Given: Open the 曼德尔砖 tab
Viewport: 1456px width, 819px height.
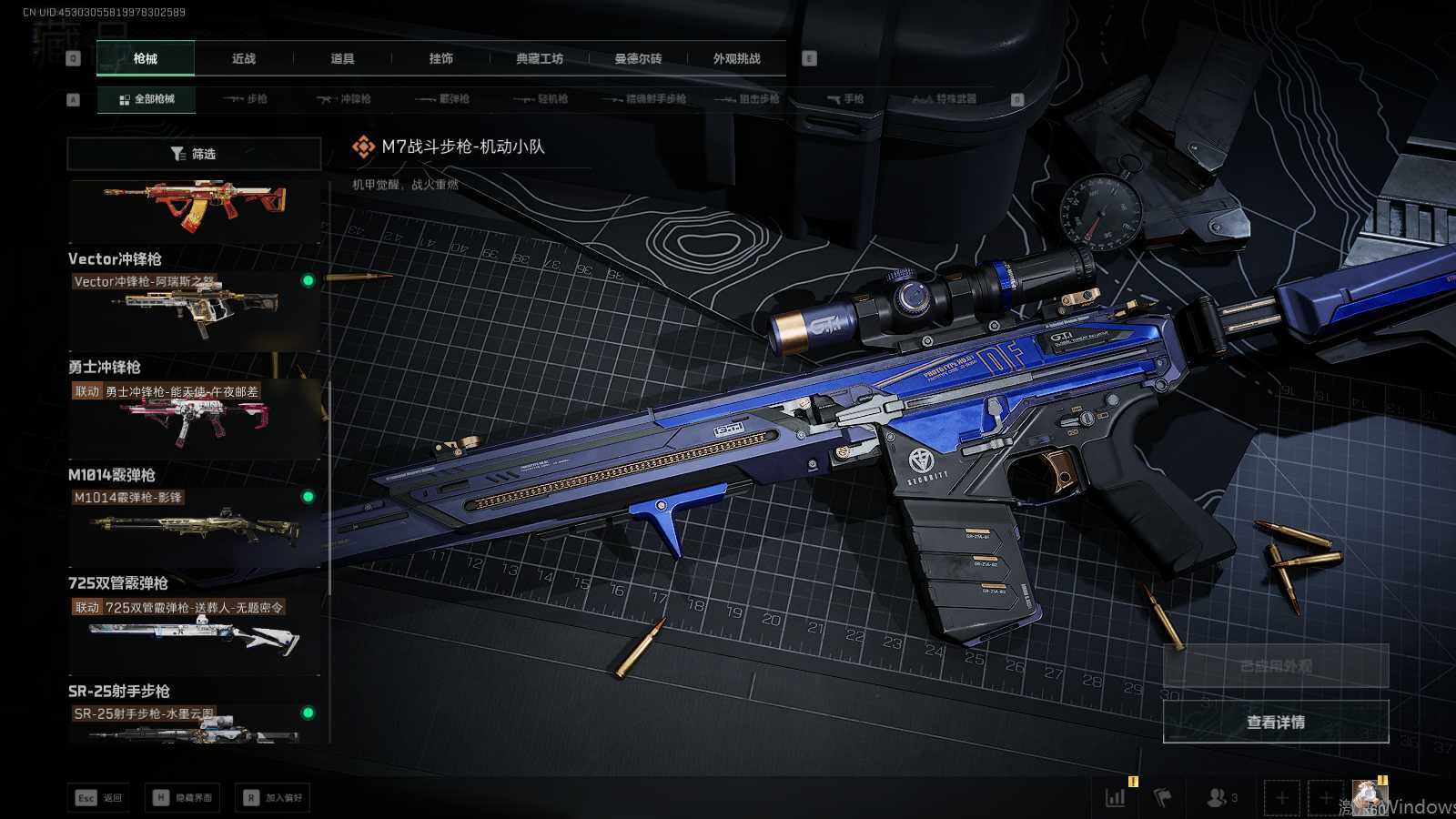Looking at the screenshot, I should point(638,58).
